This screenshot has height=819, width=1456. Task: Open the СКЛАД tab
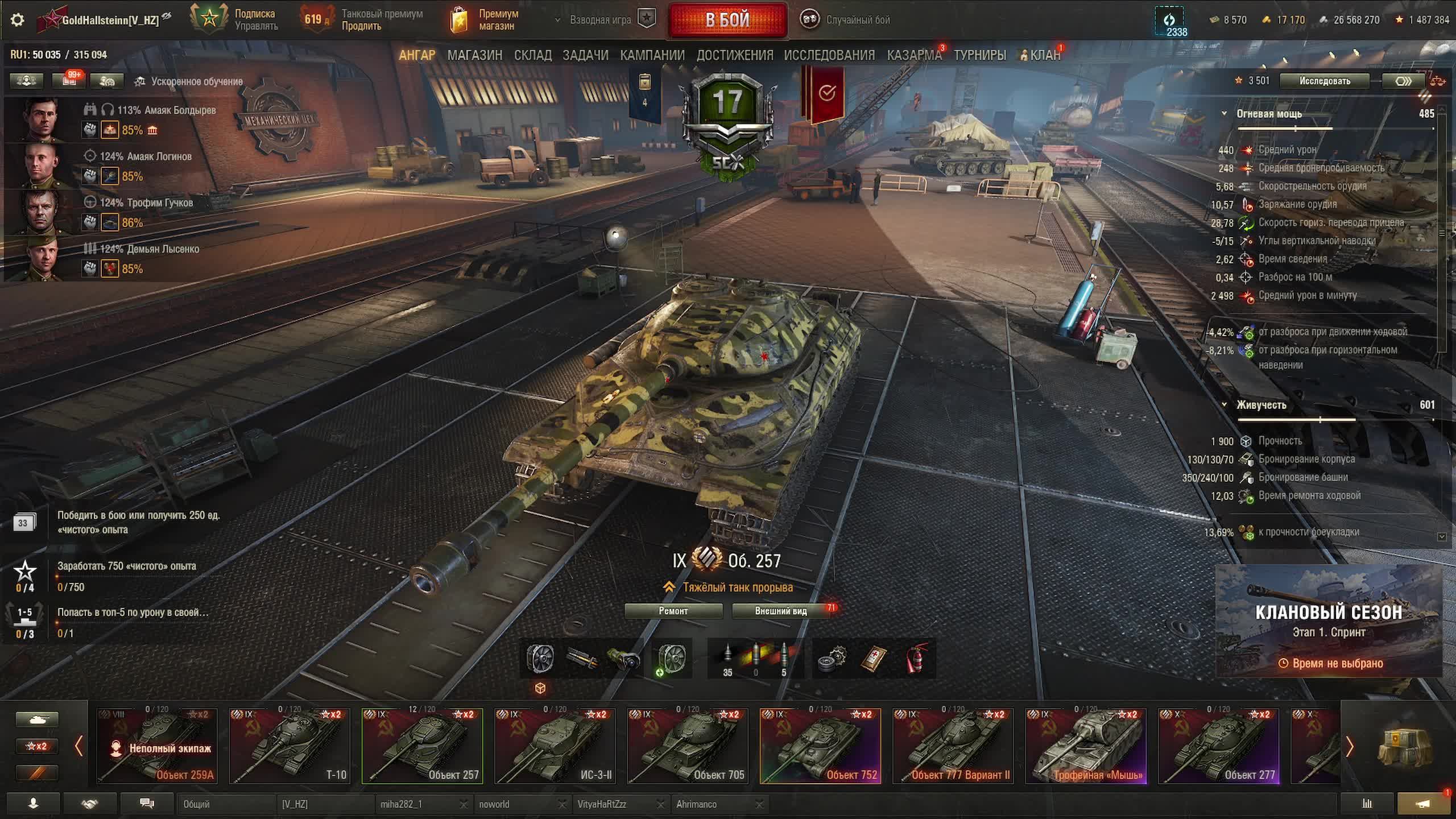click(x=532, y=55)
